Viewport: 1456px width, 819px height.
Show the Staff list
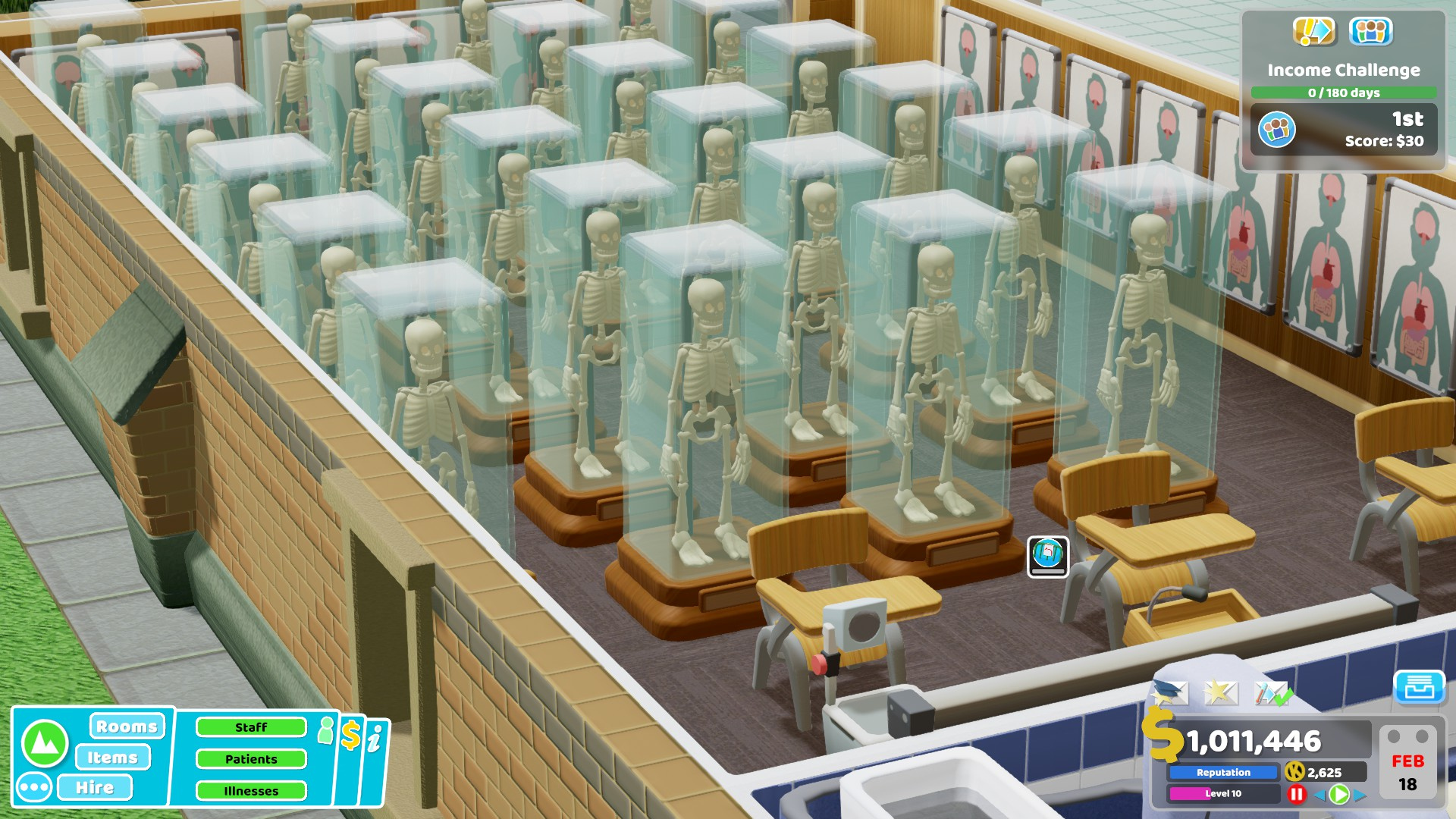tap(251, 727)
